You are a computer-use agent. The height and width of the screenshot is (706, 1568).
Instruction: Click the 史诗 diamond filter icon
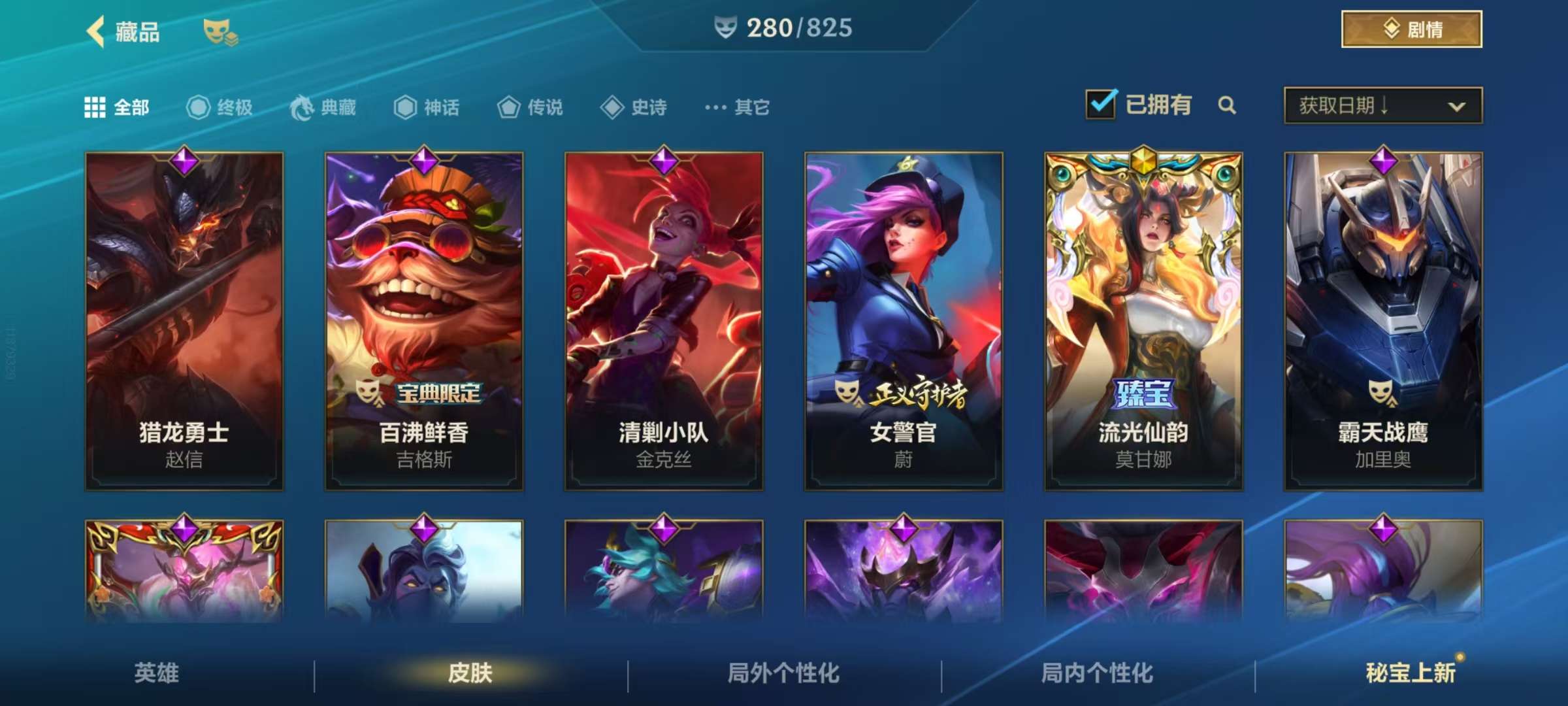click(x=613, y=107)
